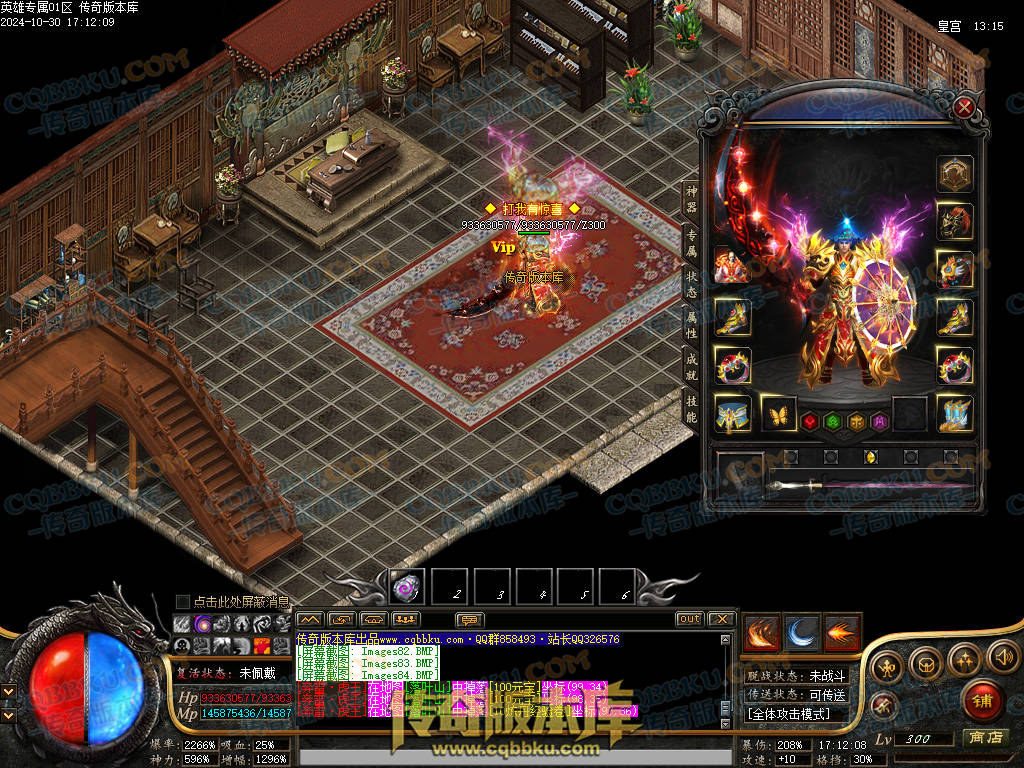Switch to the 神器 tab
This screenshot has width=1024, height=768.
[691, 199]
